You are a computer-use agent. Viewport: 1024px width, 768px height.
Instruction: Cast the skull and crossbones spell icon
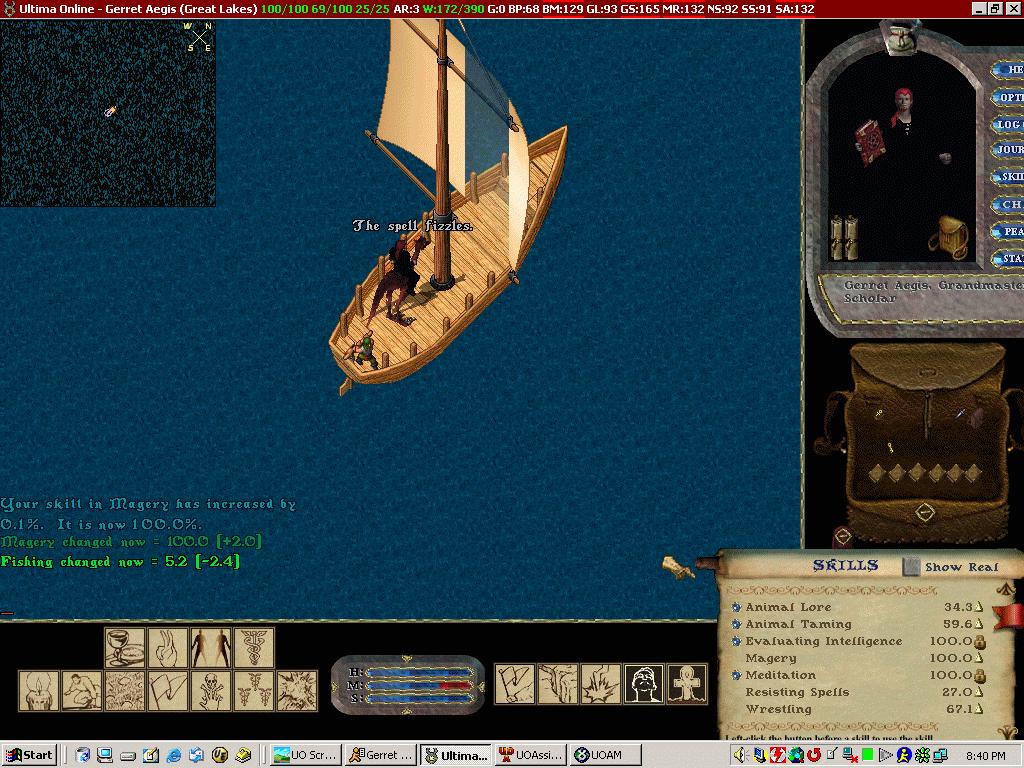click(x=211, y=690)
